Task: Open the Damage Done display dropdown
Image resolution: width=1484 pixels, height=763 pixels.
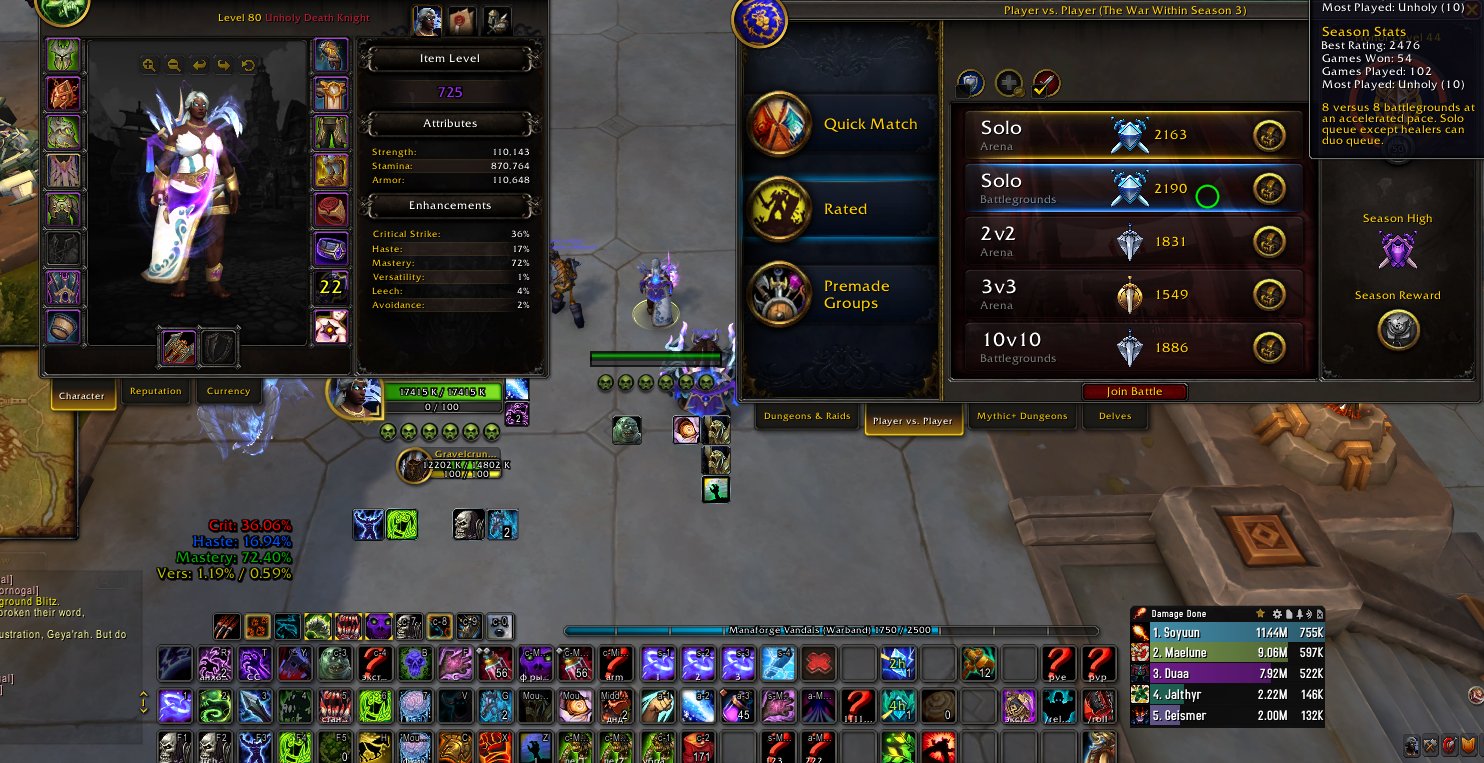Action: point(1180,613)
